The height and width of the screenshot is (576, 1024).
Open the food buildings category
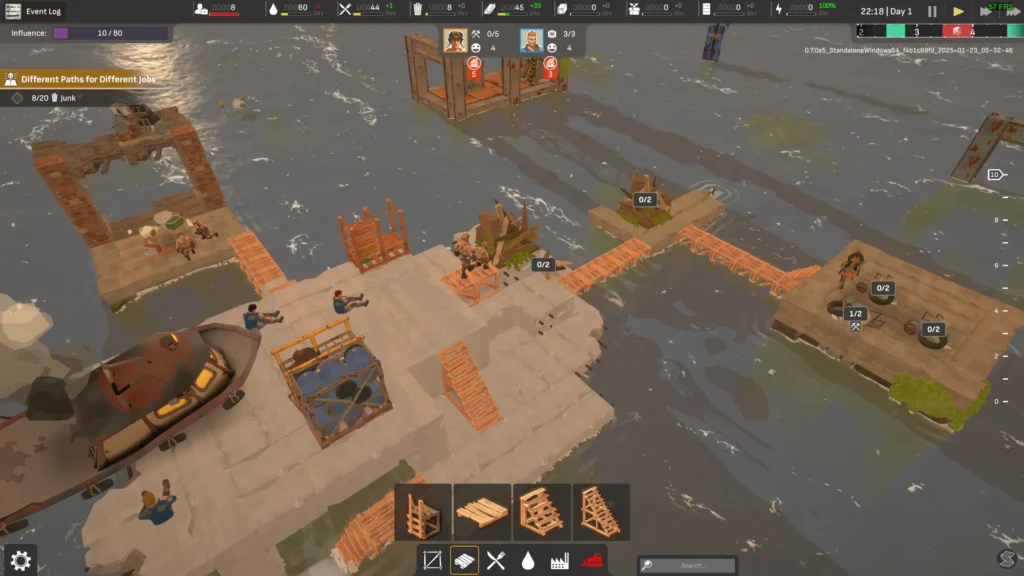coord(496,560)
